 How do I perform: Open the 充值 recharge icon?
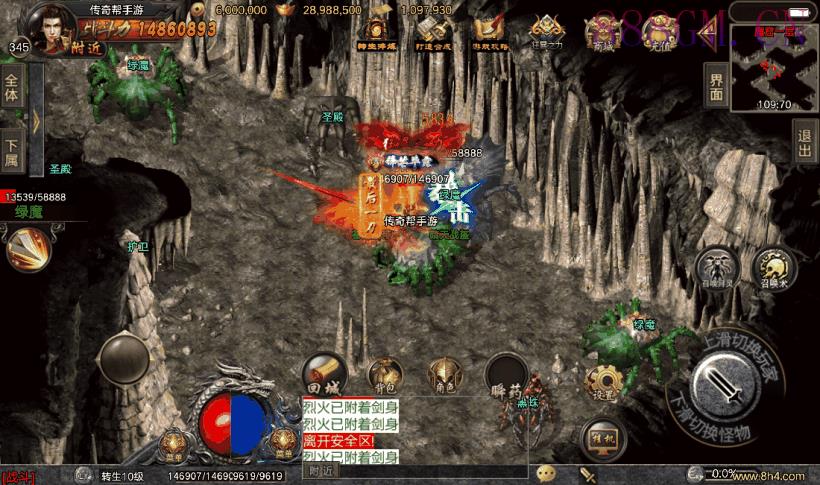tap(660, 32)
